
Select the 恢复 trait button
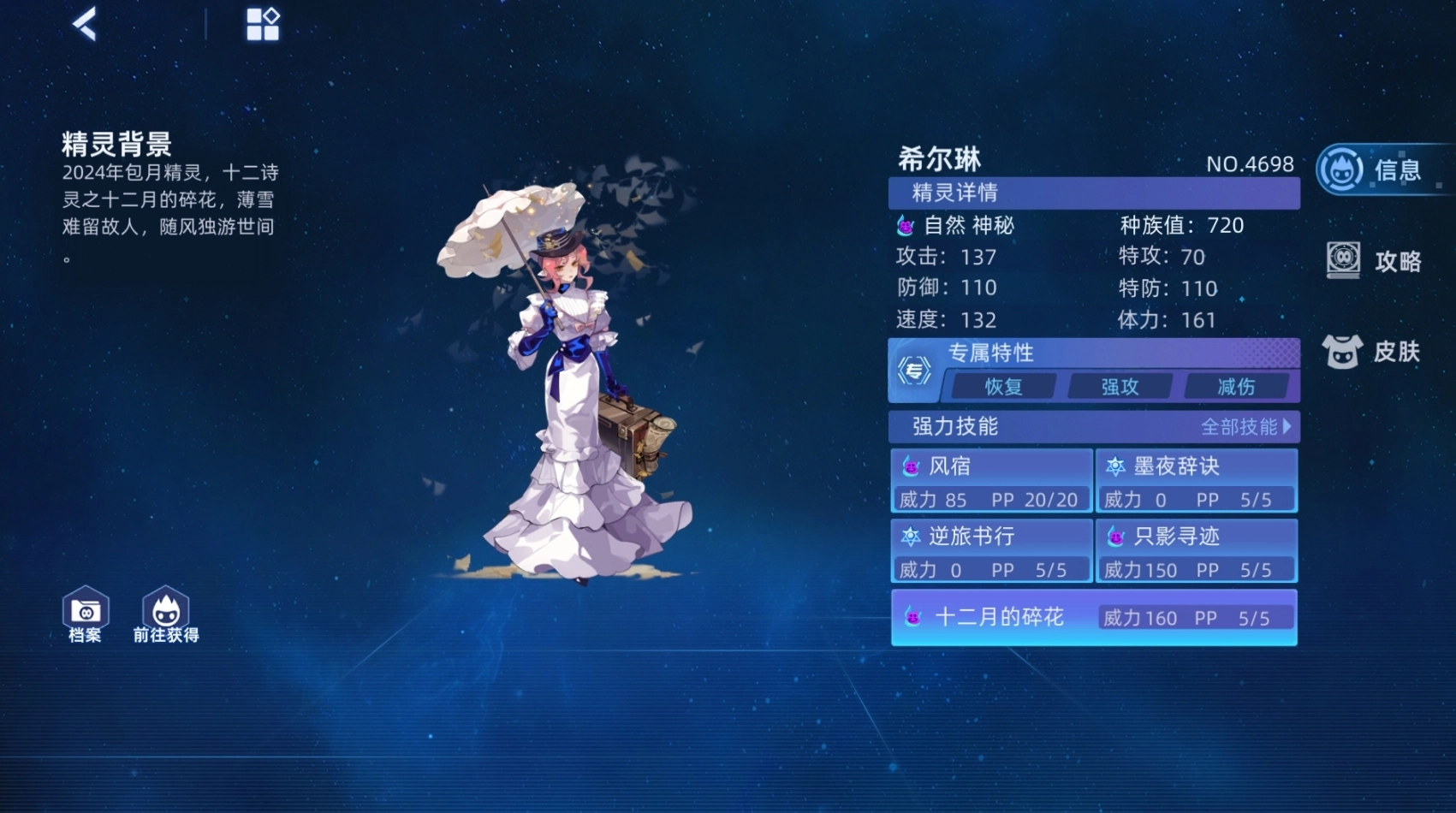coord(1003,387)
